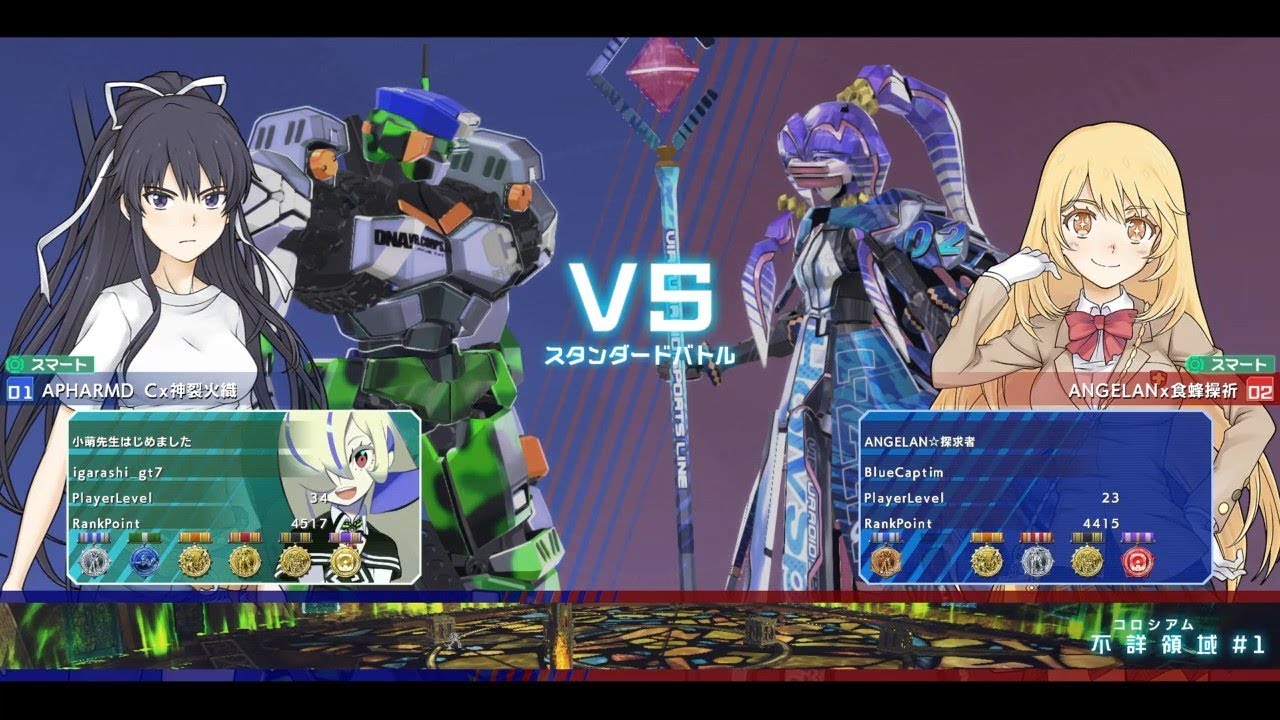
Task: Click the red emblem medal on the right panel
Action: [1138, 562]
